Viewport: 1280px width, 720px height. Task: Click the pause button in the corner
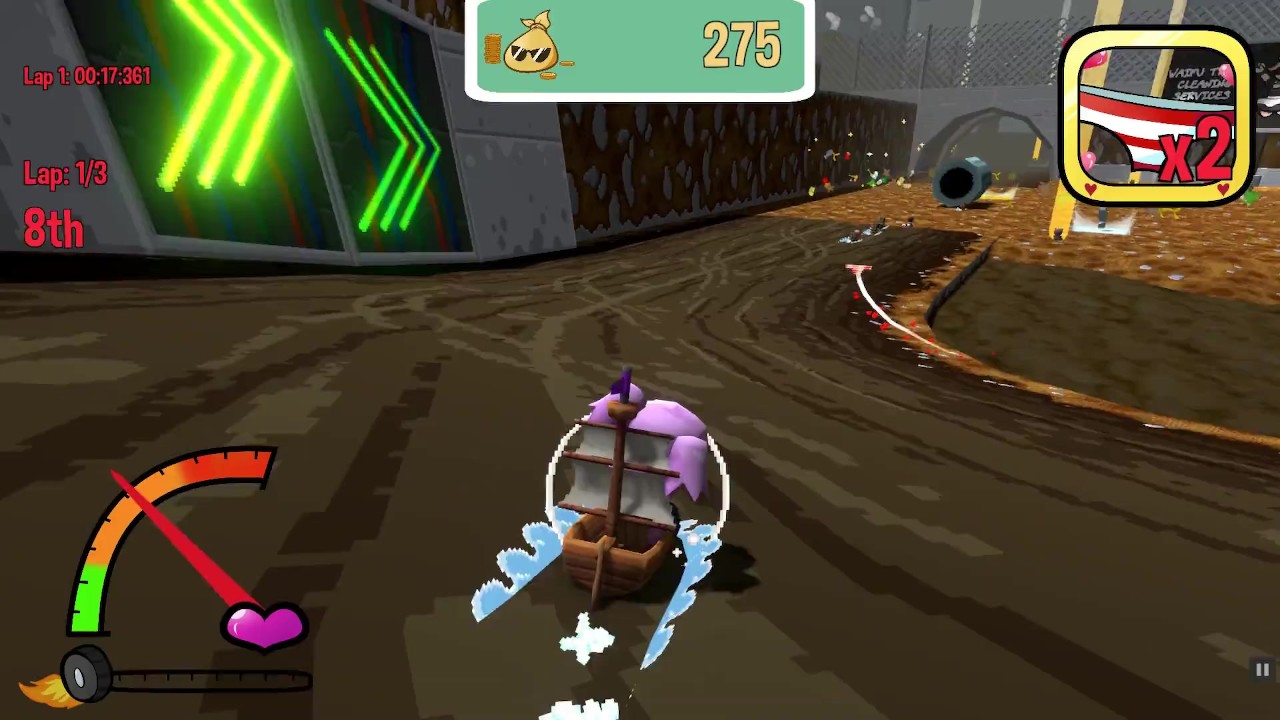pyautogui.click(x=1262, y=670)
